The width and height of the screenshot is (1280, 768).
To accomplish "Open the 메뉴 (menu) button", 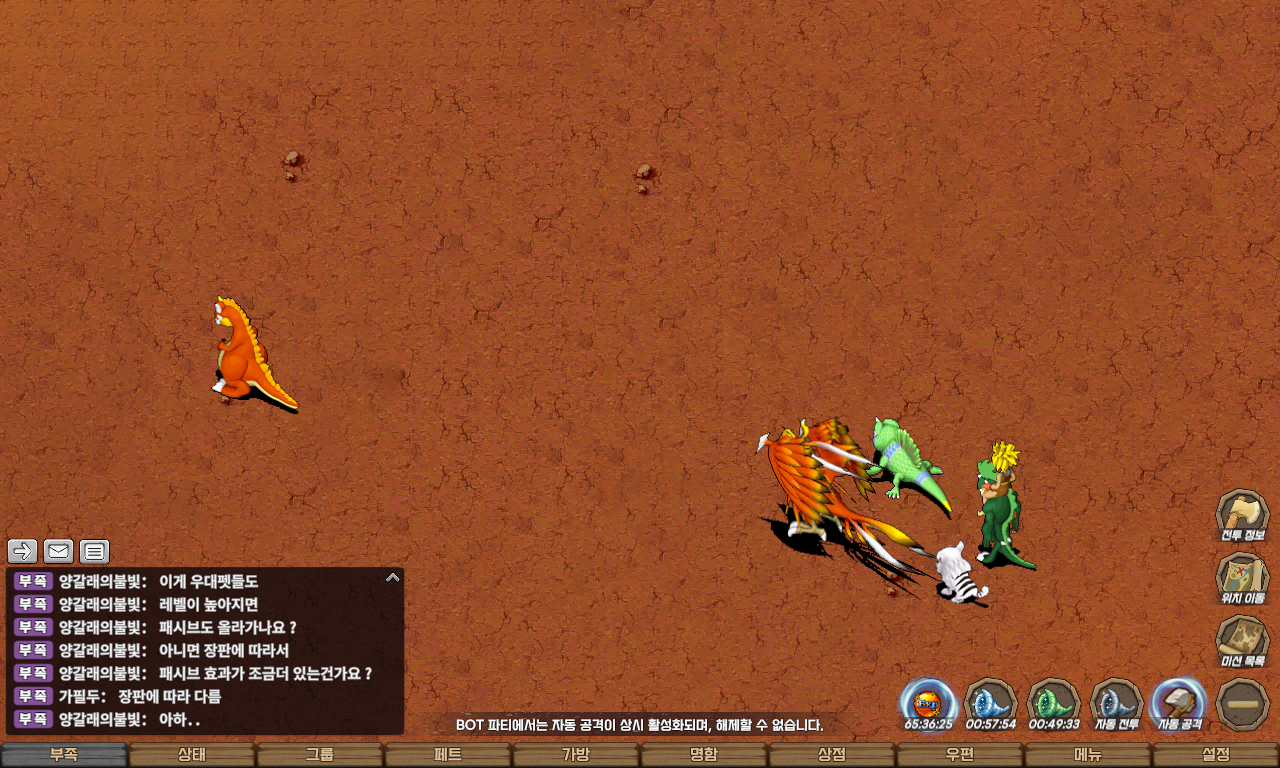I will pyautogui.click(x=1088, y=755).
